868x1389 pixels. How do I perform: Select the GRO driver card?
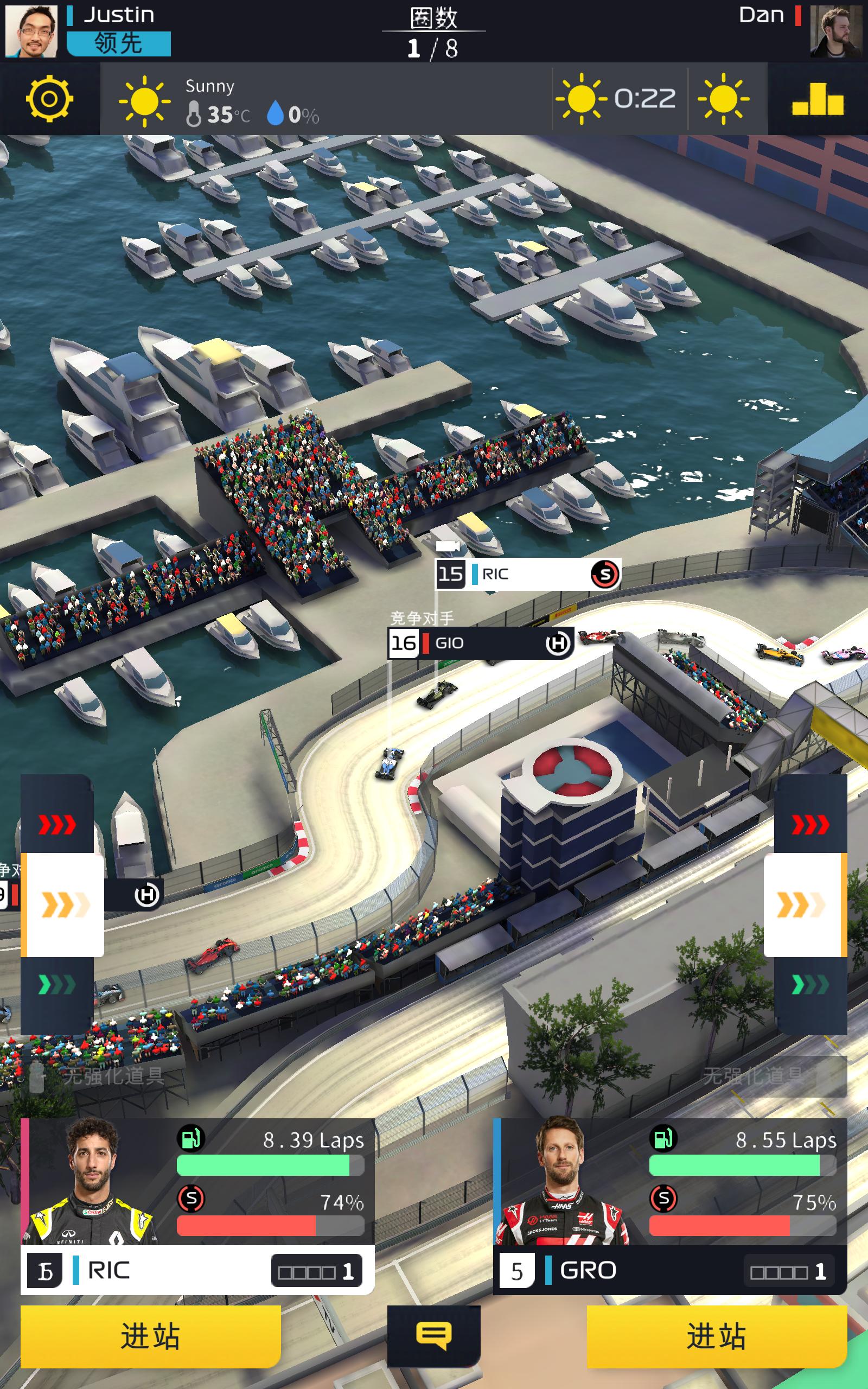click(669, 1205)
